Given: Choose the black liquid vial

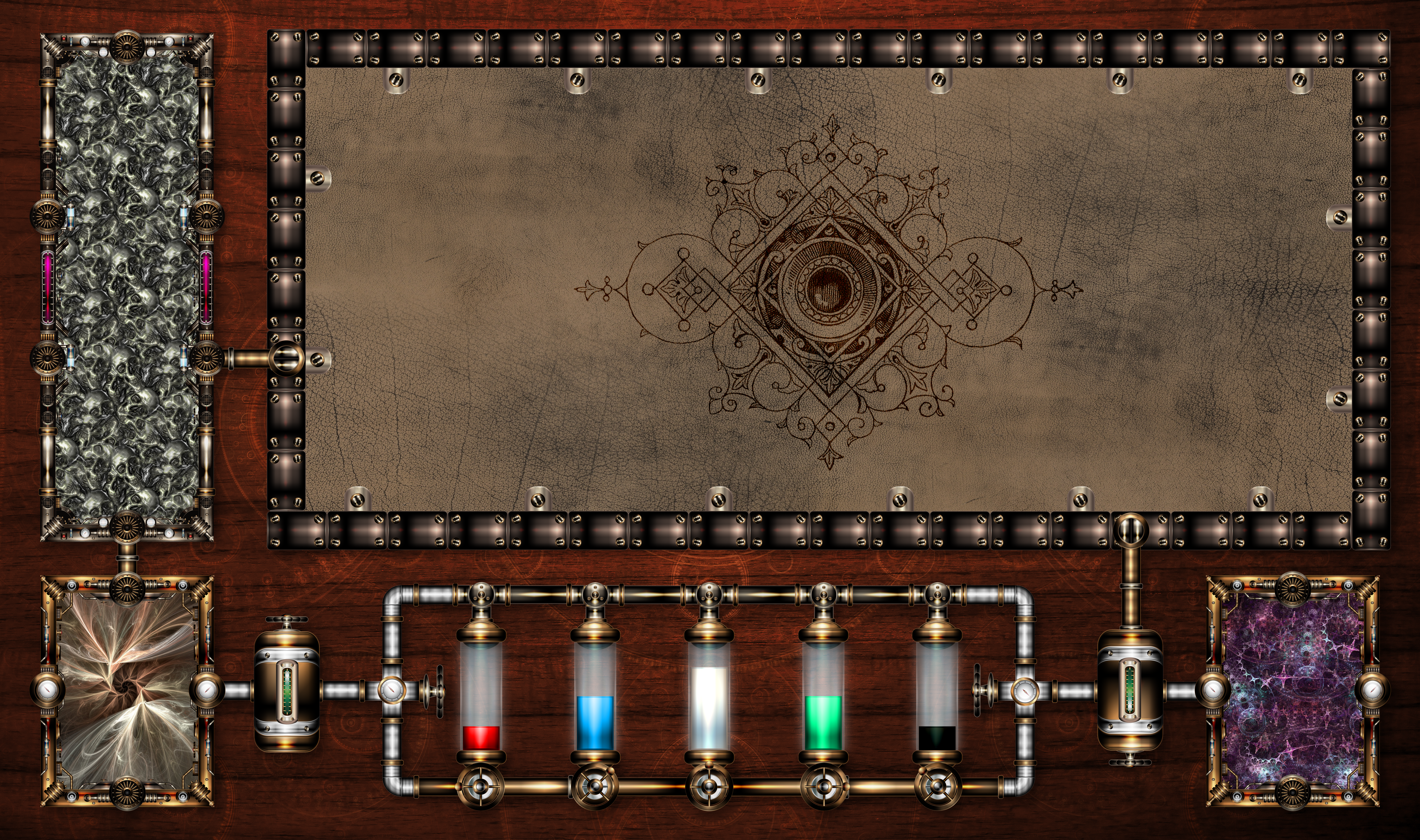Looking at the screenshot, I should tap(937, 696).
